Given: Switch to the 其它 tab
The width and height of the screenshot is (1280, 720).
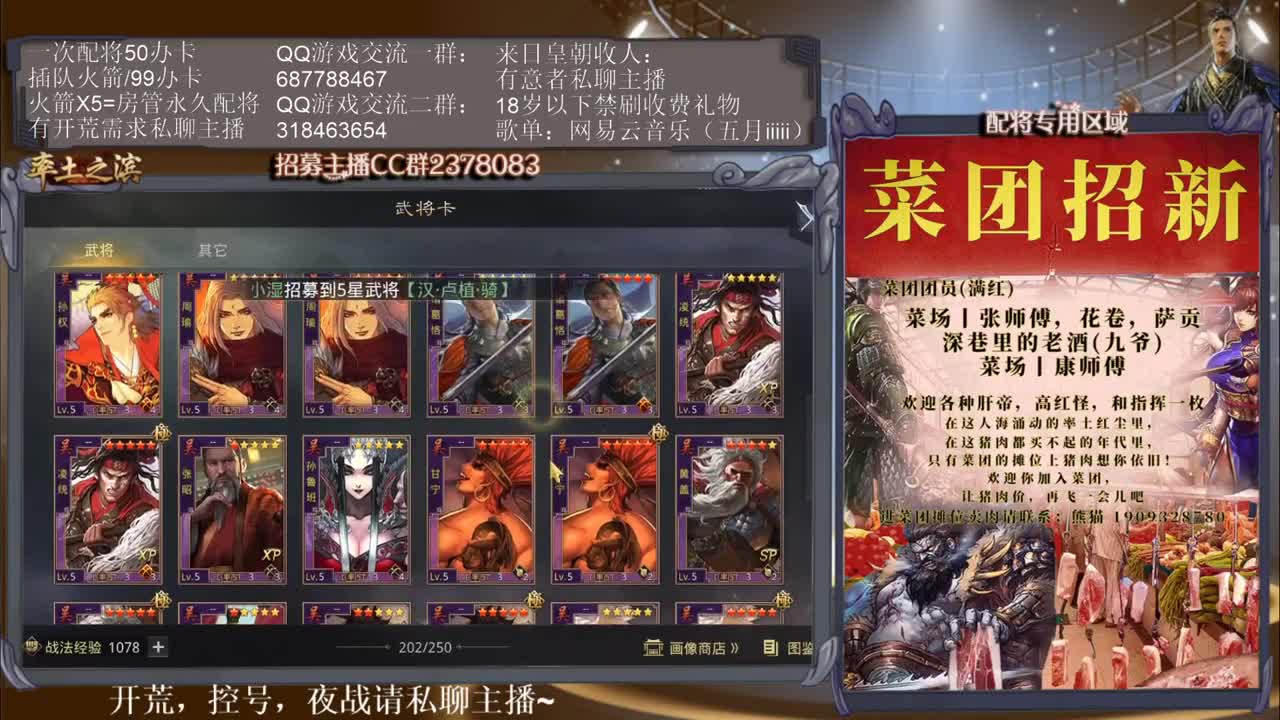Looking at the screenshot, I should click(x=210, y=252).
